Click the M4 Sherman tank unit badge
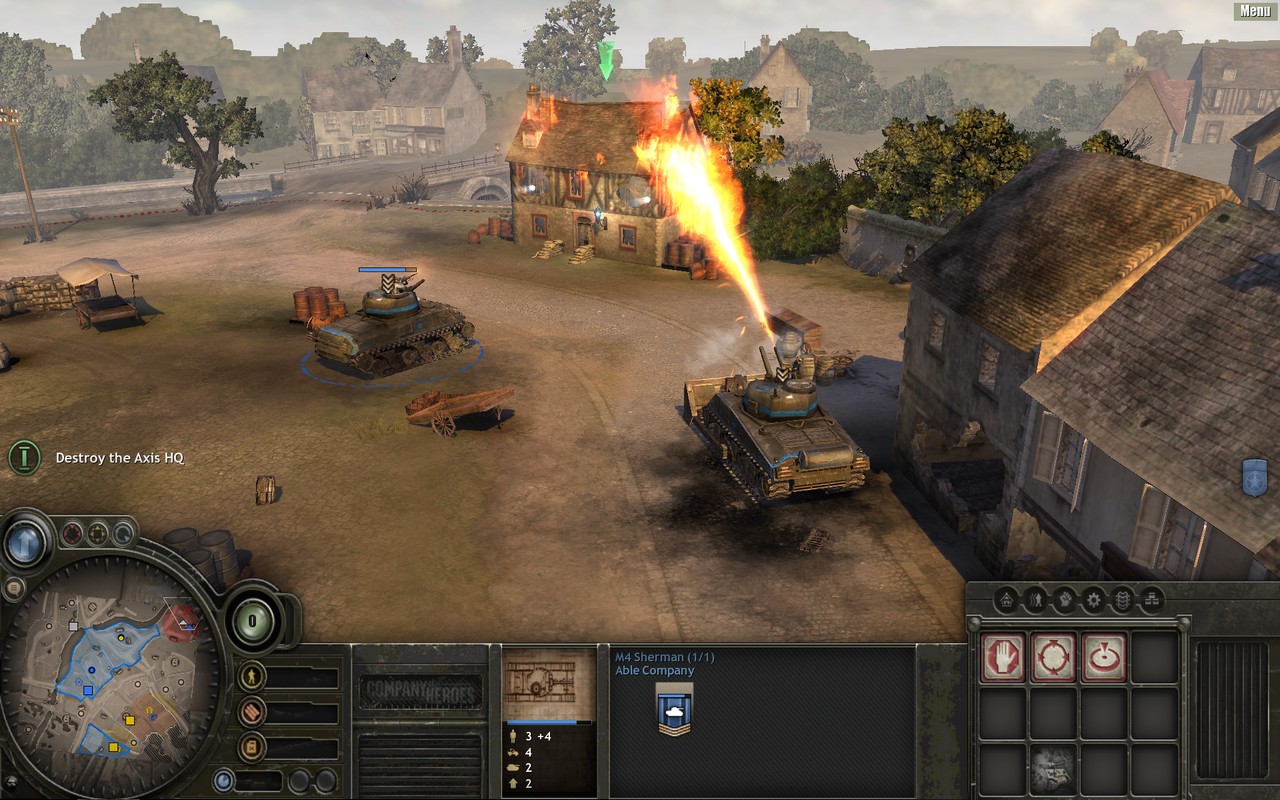 coord(675,709)
